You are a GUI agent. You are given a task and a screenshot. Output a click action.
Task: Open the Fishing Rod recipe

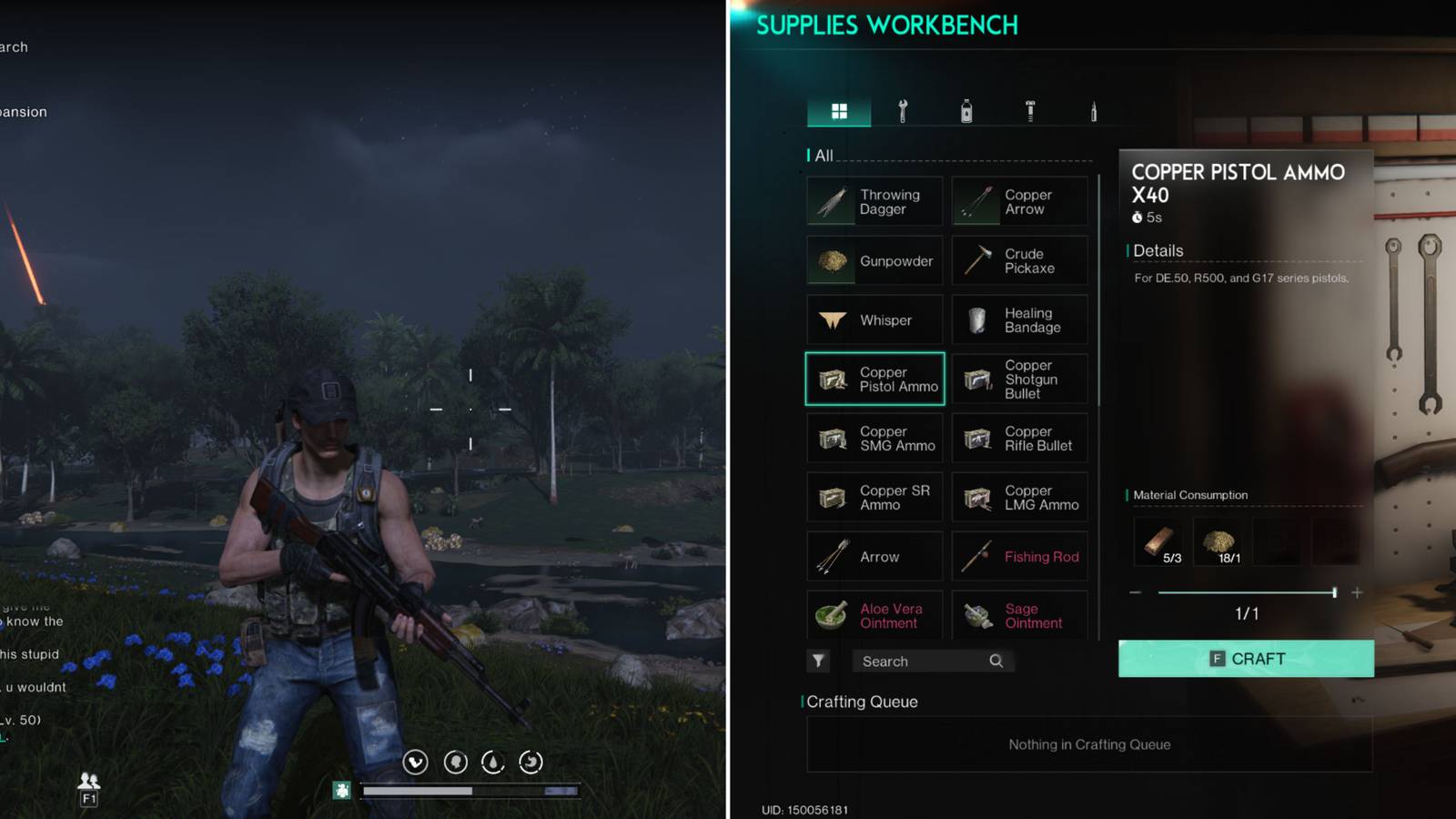(x=1019, y=556)
